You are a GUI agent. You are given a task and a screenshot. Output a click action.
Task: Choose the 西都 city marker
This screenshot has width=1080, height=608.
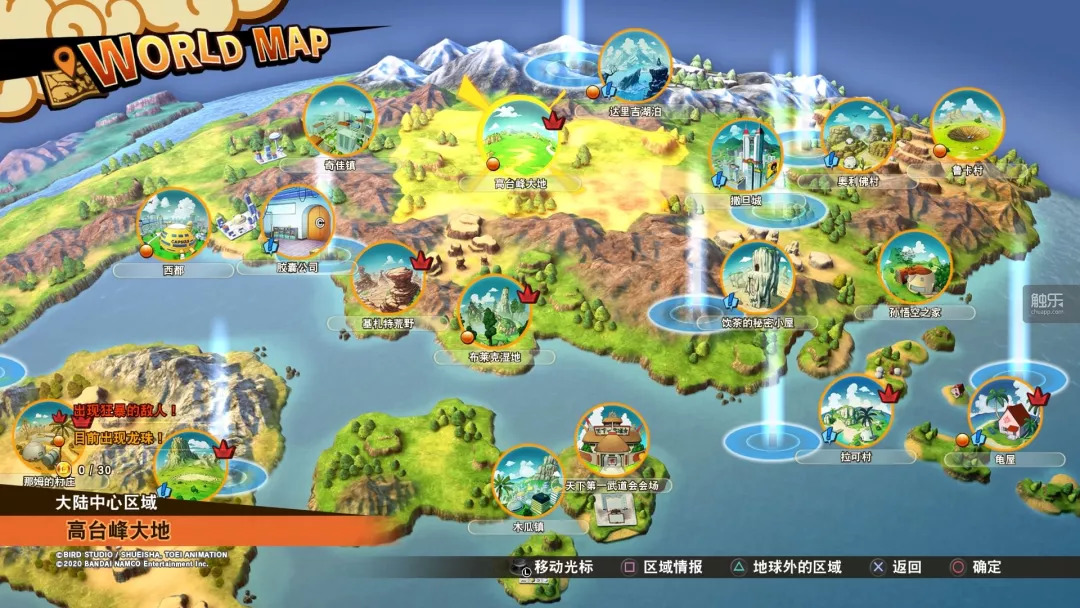tap(173, 225)
